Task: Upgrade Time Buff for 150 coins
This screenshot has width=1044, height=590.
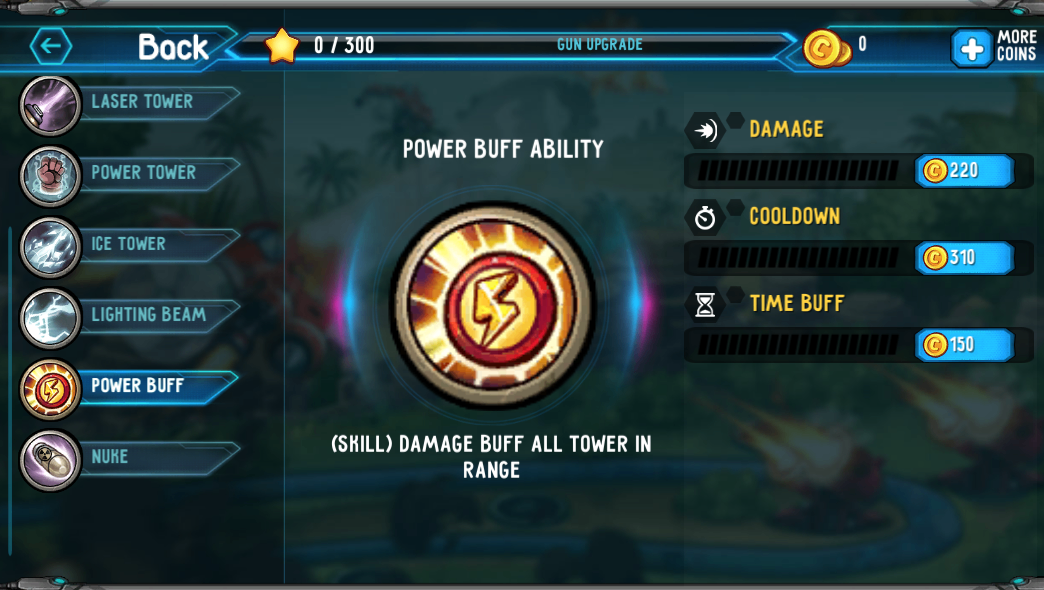Action: click(x=964, y=345)
